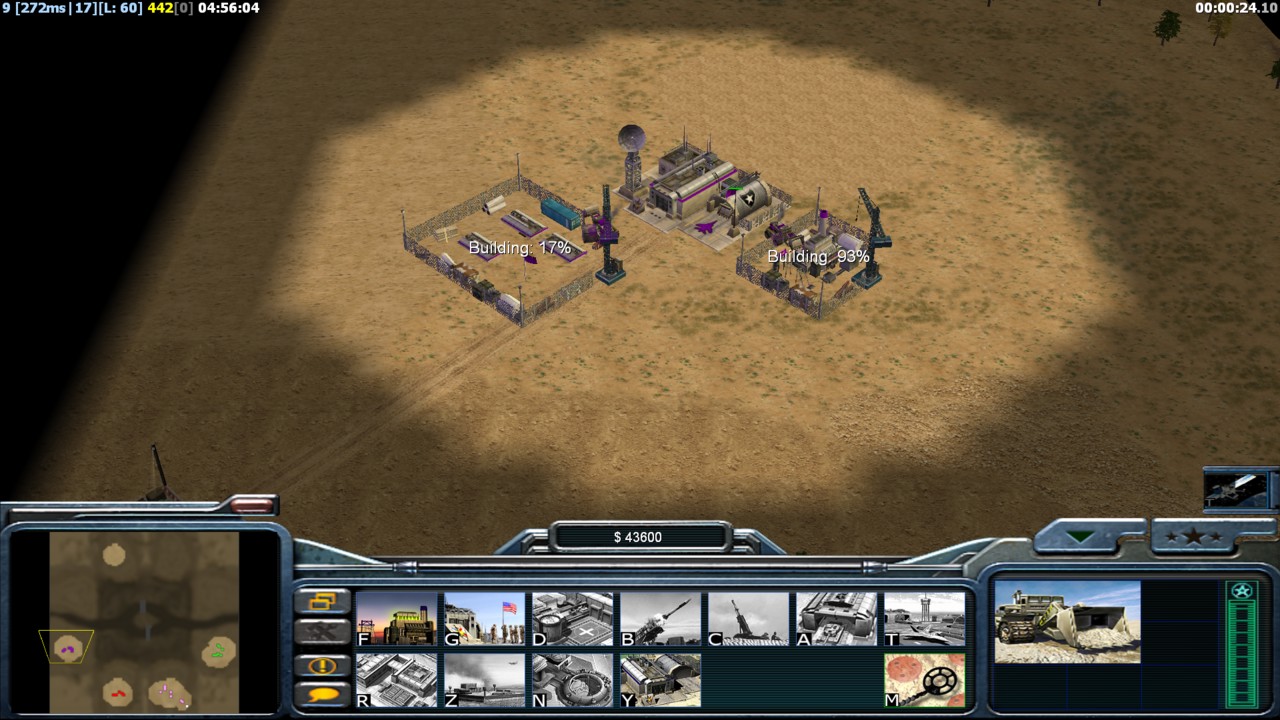Click the purple base on the minimap
Image resolution: width=1280 pixels, height=720 pixels.
coord(68,649)
